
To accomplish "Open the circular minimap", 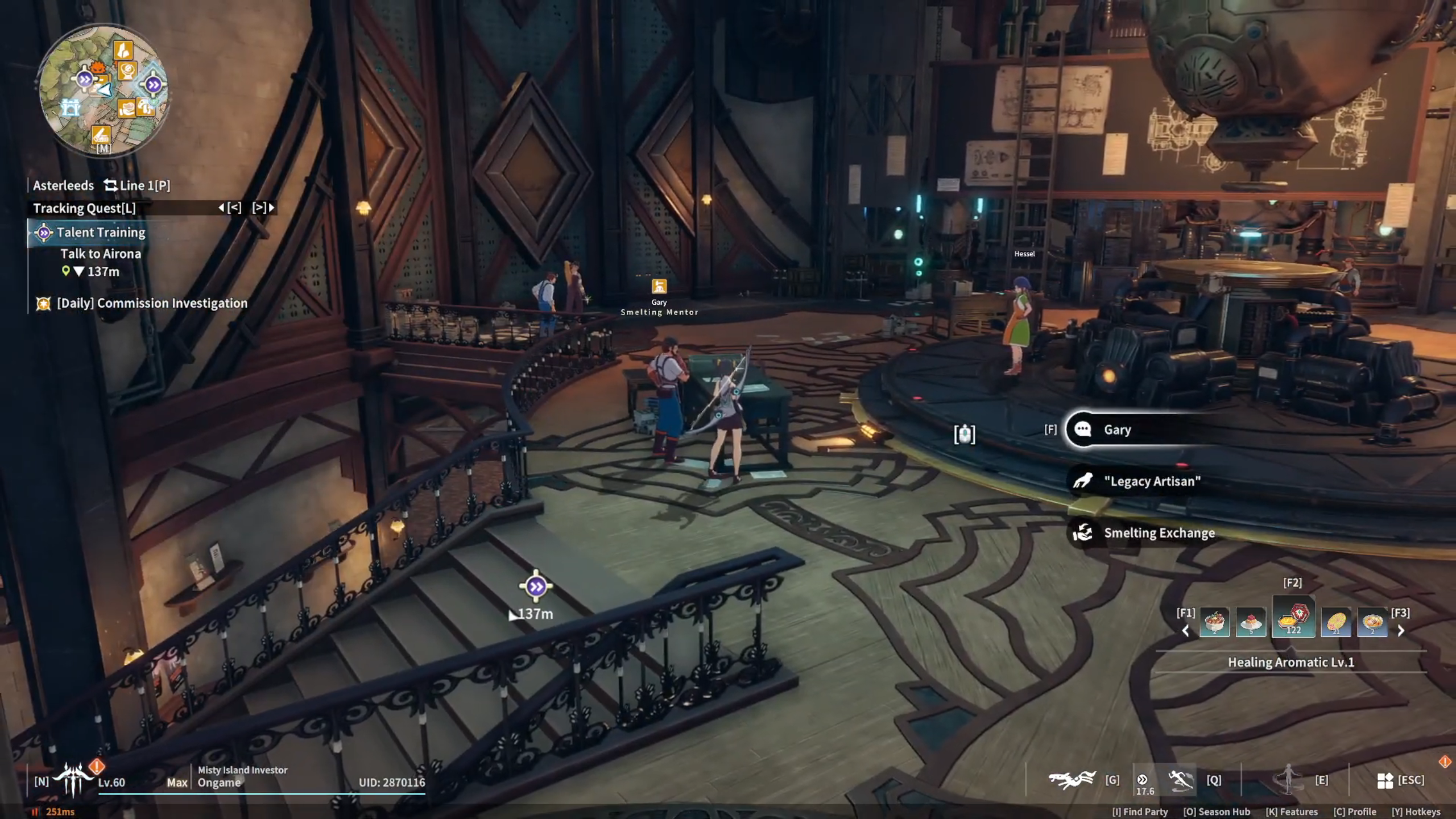I will pos(103,90).
